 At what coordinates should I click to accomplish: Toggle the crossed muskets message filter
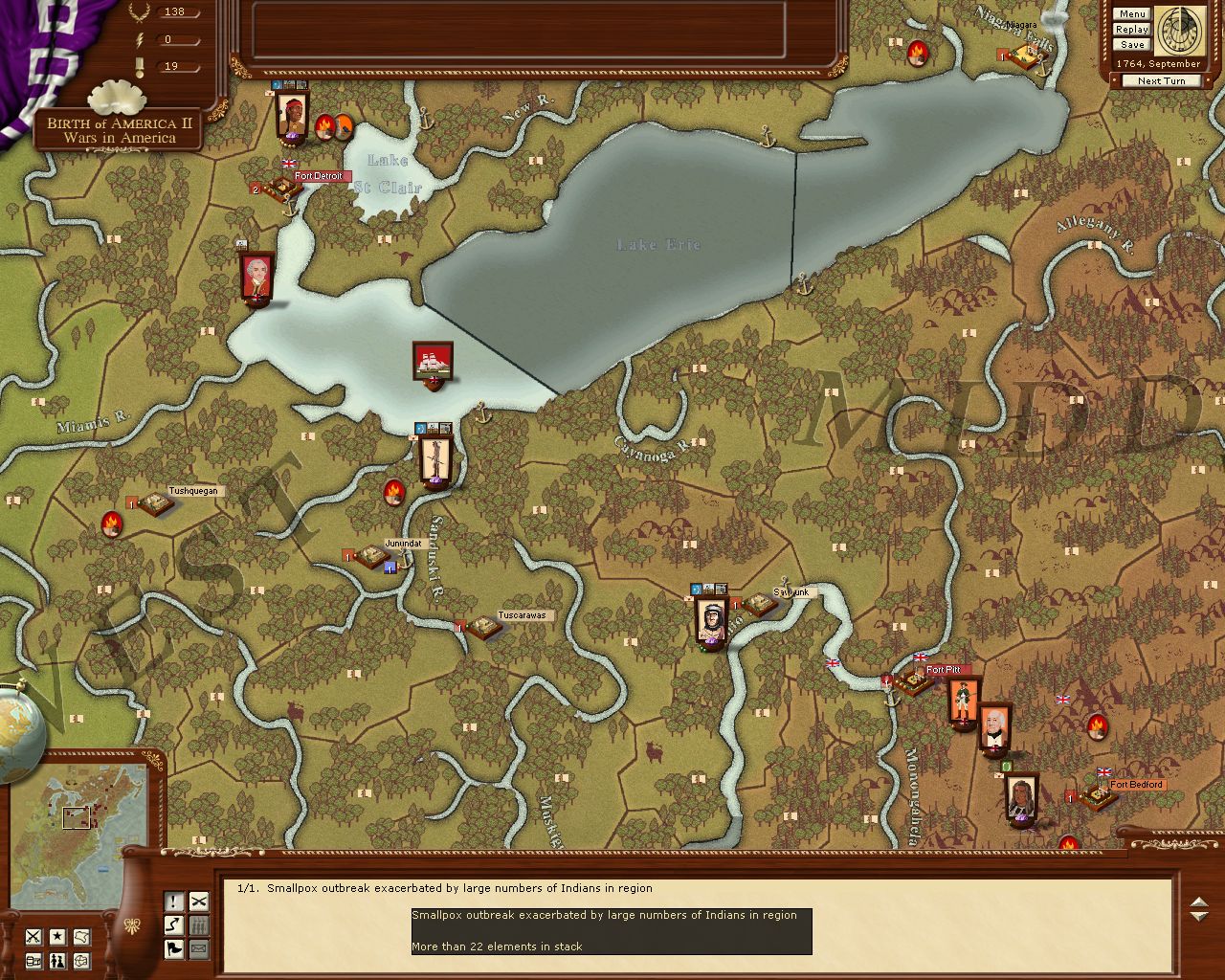pos(199,902)
